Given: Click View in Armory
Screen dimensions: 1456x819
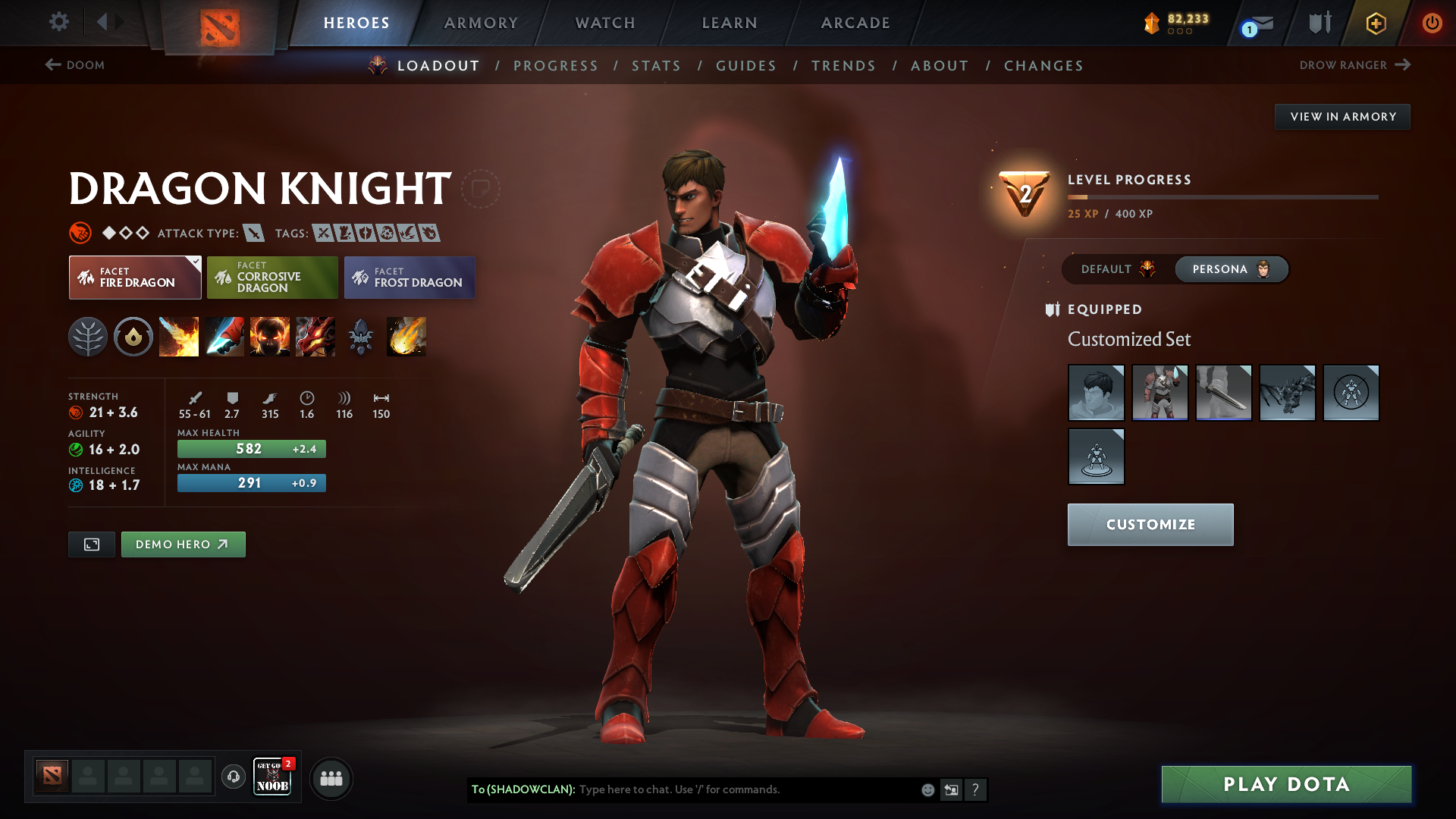Looking at the screenshot, I should point(1342,116).
